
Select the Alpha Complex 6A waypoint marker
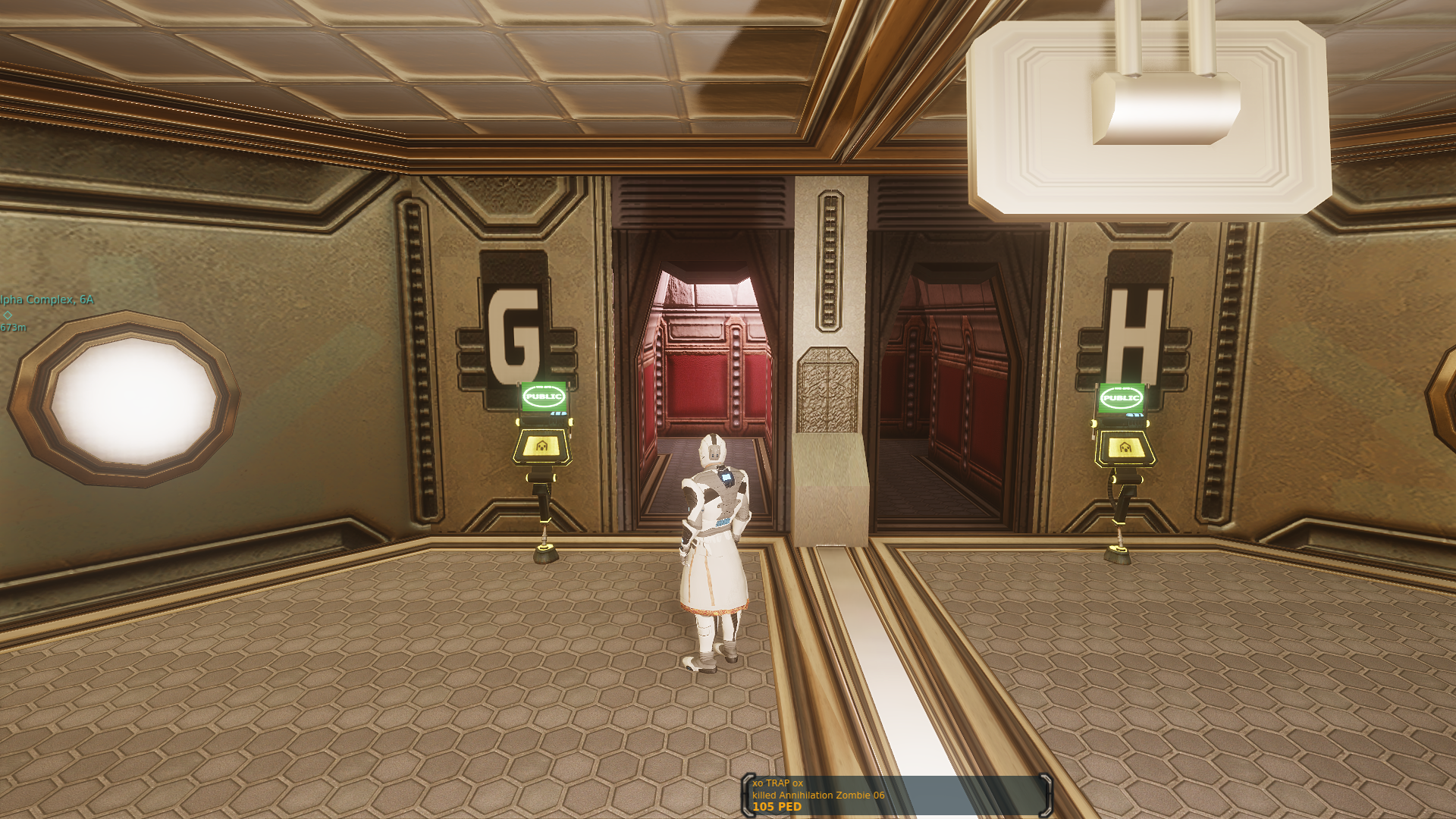pos(8,315)
